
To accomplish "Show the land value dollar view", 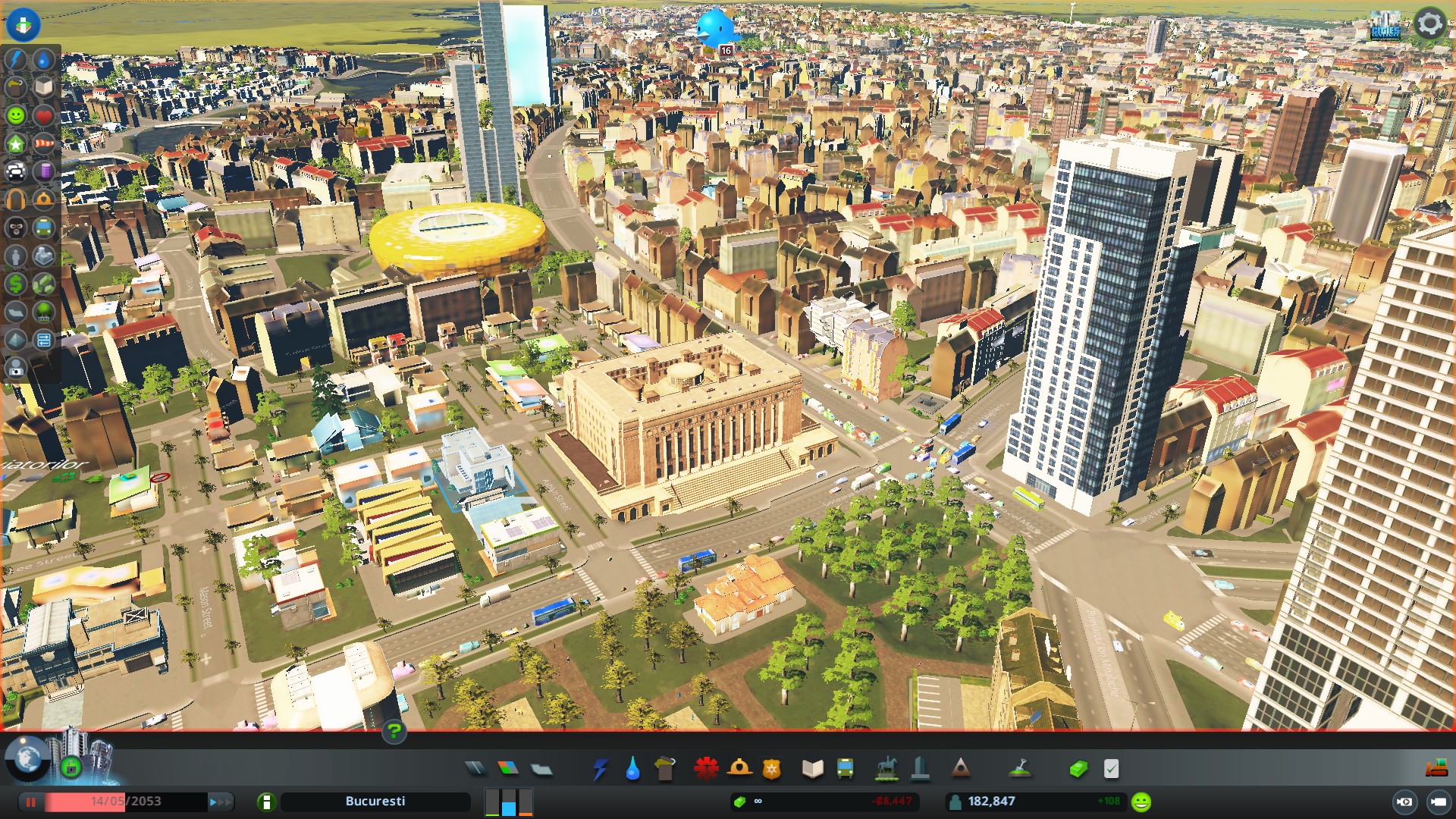I will [x=16, y=284].
